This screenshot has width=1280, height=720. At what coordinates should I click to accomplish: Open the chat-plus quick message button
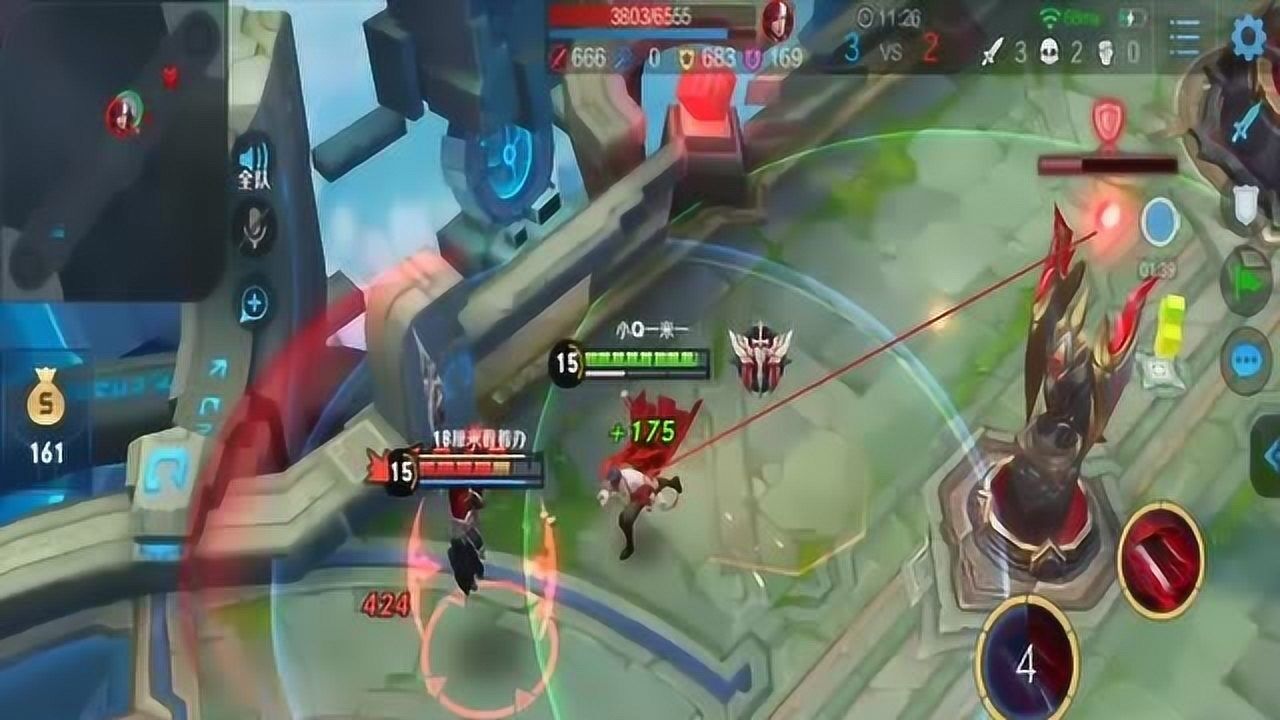click(254, 301)
